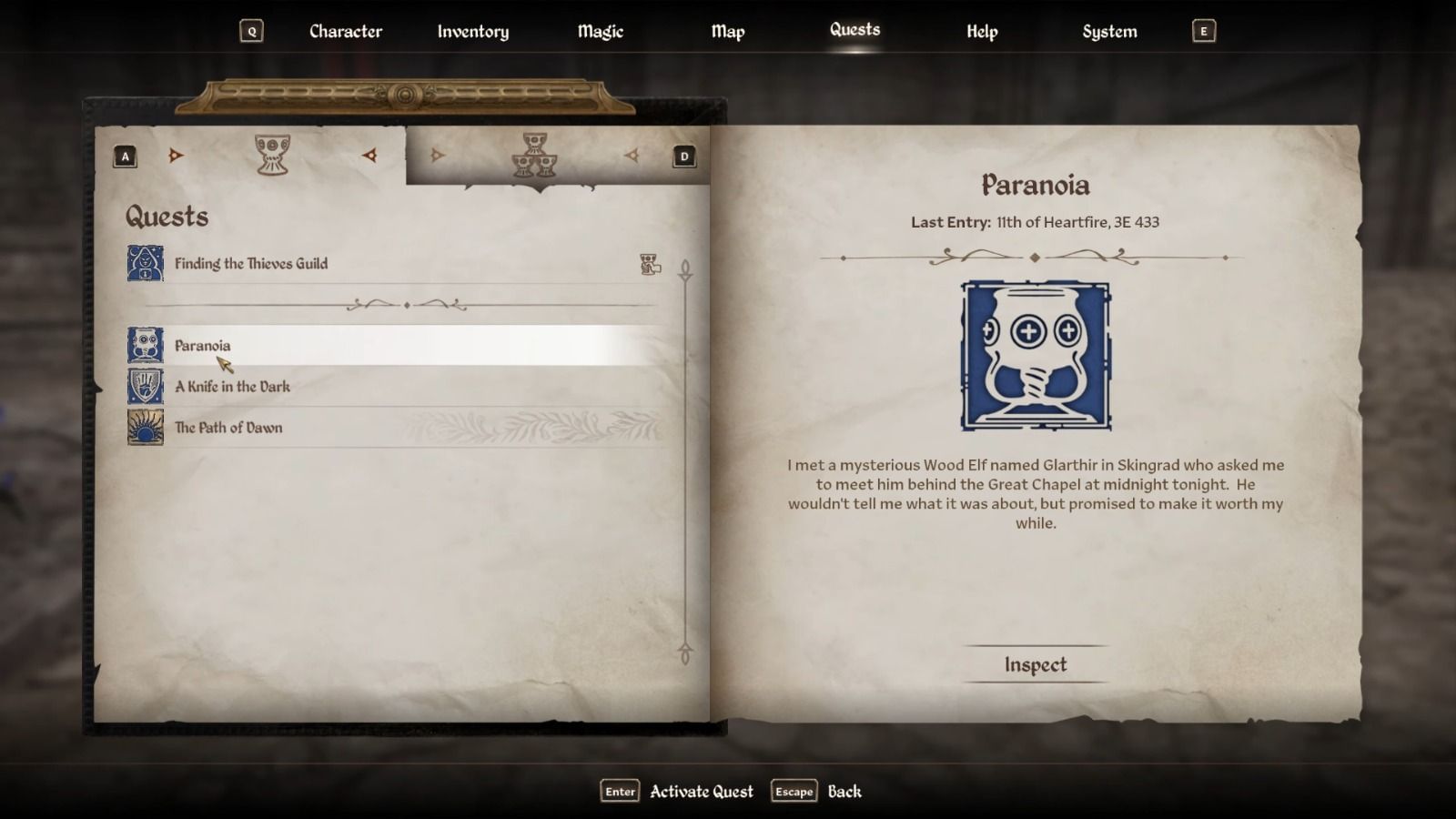Click the Finding the Thieves Guild quest icon

click(144, 263)
